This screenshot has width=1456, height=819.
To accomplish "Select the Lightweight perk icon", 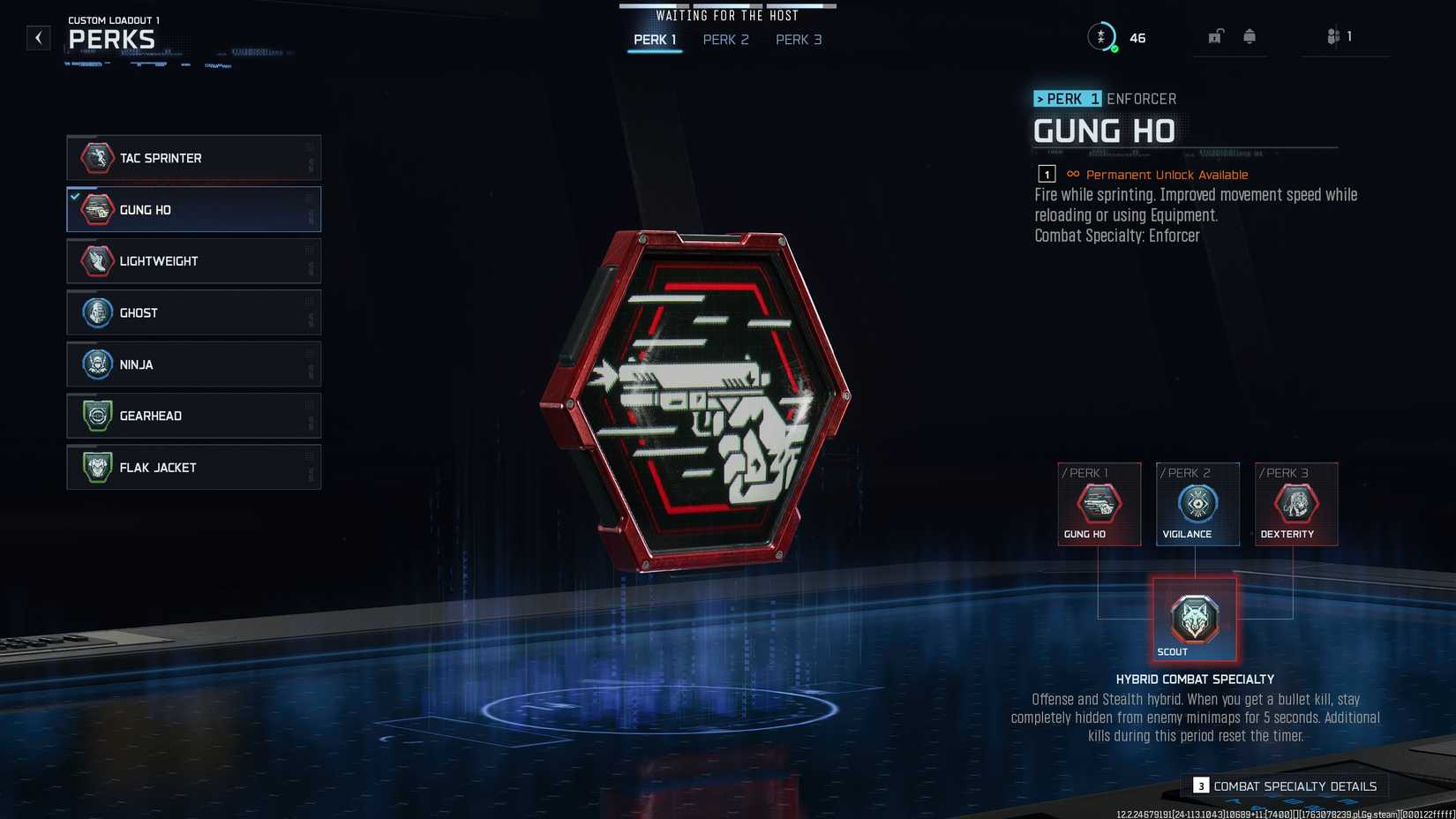I will (96, 260).
